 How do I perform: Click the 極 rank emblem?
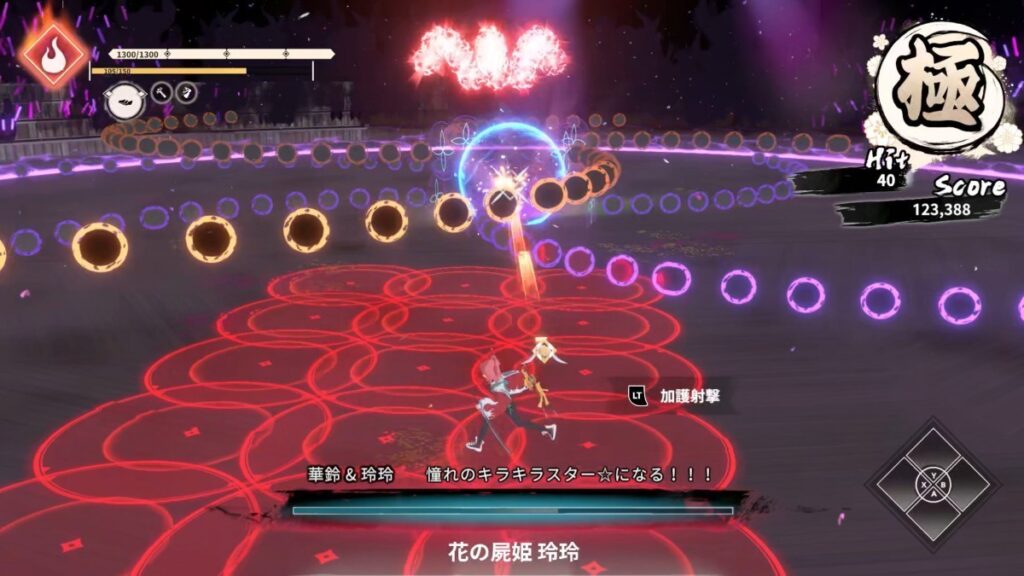[938, 82]
